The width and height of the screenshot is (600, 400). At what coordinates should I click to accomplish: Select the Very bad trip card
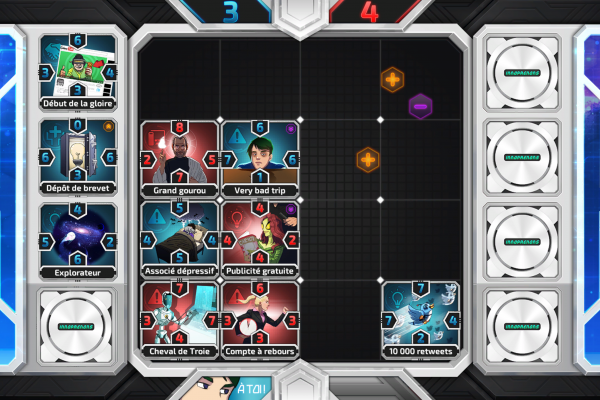[260, 158]
